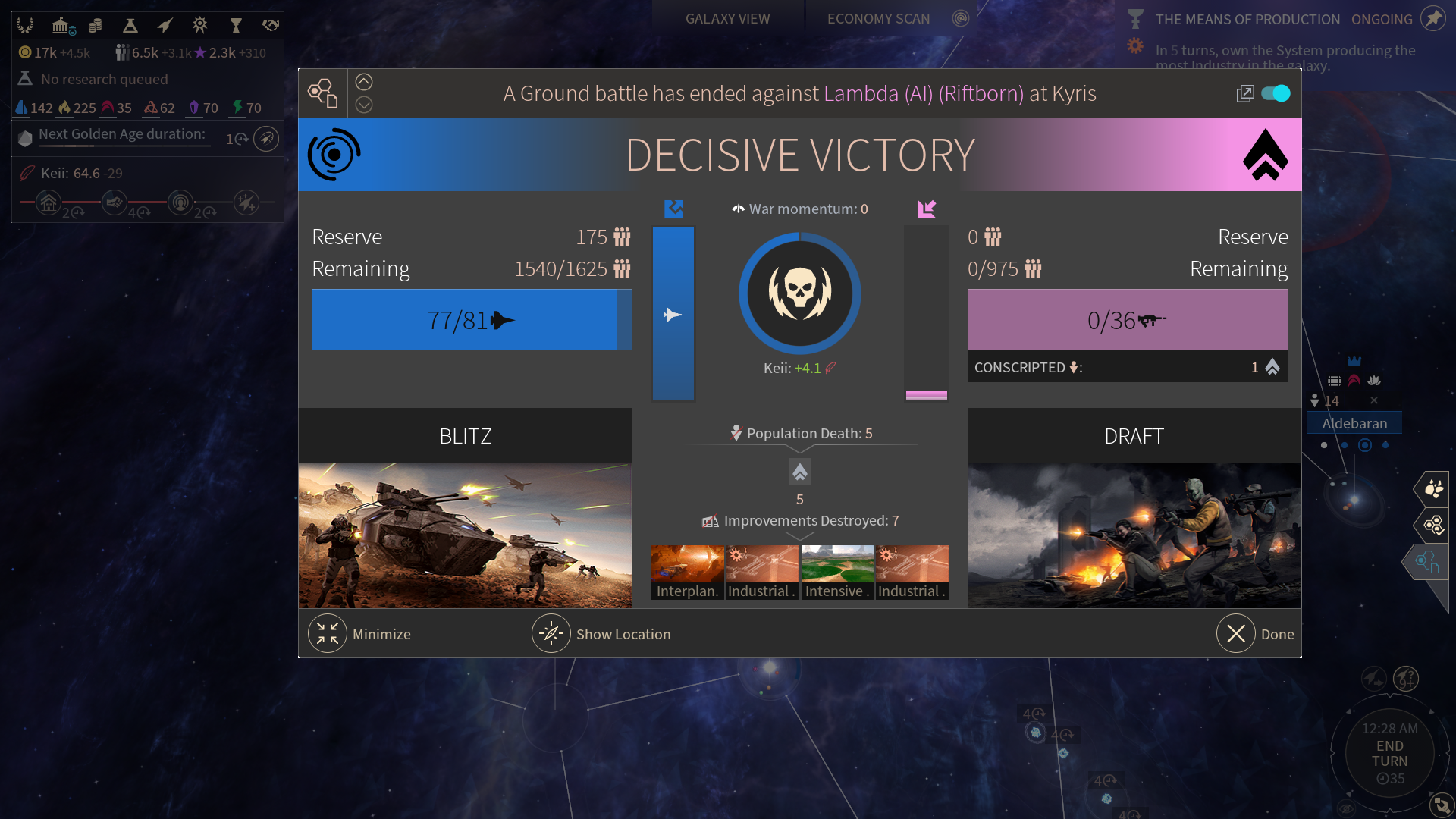Pin The Means of Production quest

click(x=1432, y=18)
